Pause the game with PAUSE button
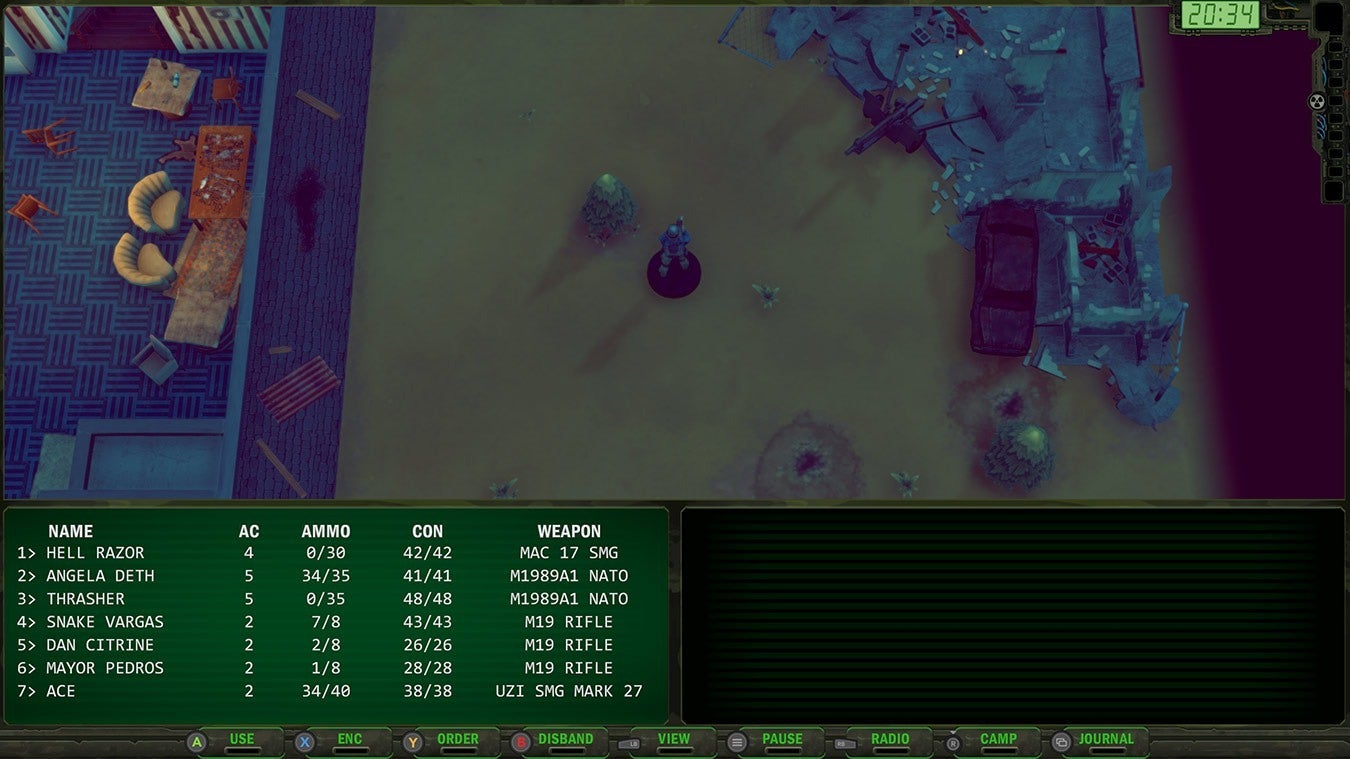Image resolution: width=1350 pixels, height=759 pixels. [782, 740]
